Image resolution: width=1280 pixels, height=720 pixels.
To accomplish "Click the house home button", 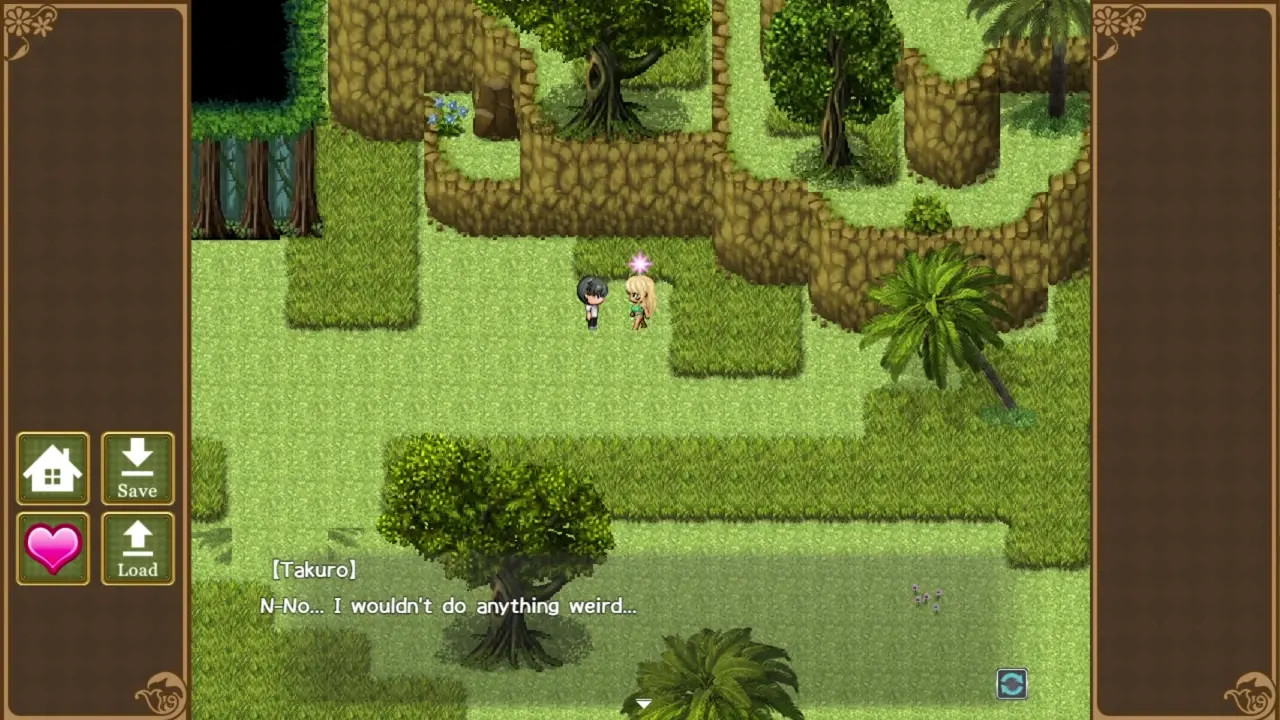I will pyautogui.click(x=53, y=468).
